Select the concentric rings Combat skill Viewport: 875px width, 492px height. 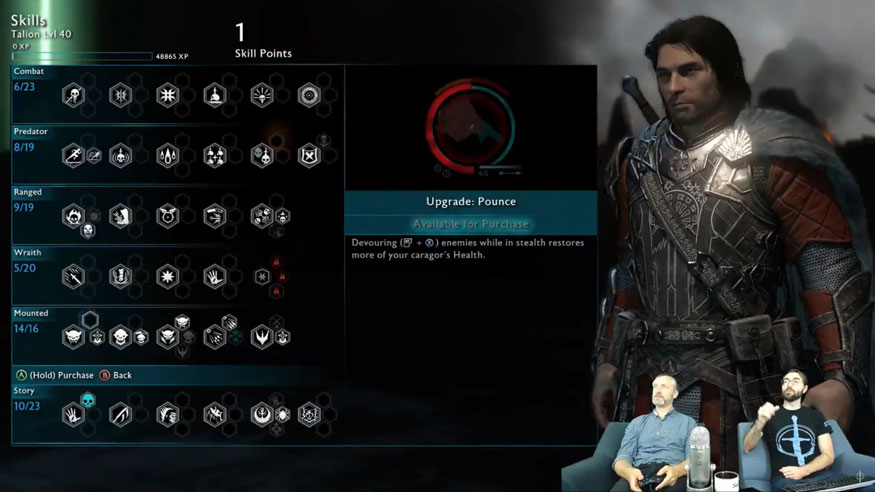tap(309, 96)
